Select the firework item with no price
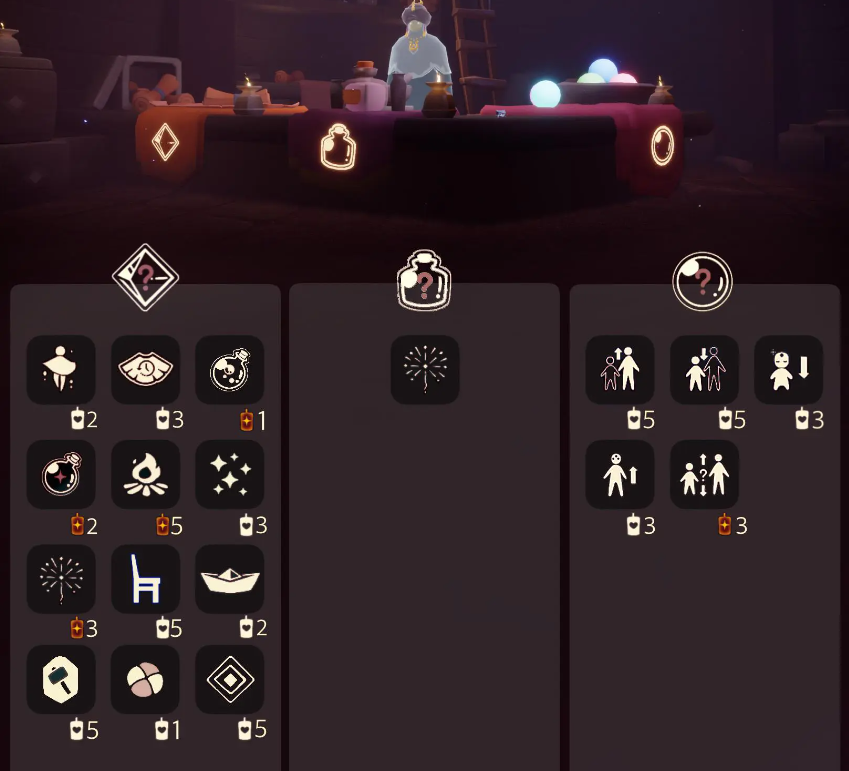The height and width of the screenshot is (771, 849). 425,370
